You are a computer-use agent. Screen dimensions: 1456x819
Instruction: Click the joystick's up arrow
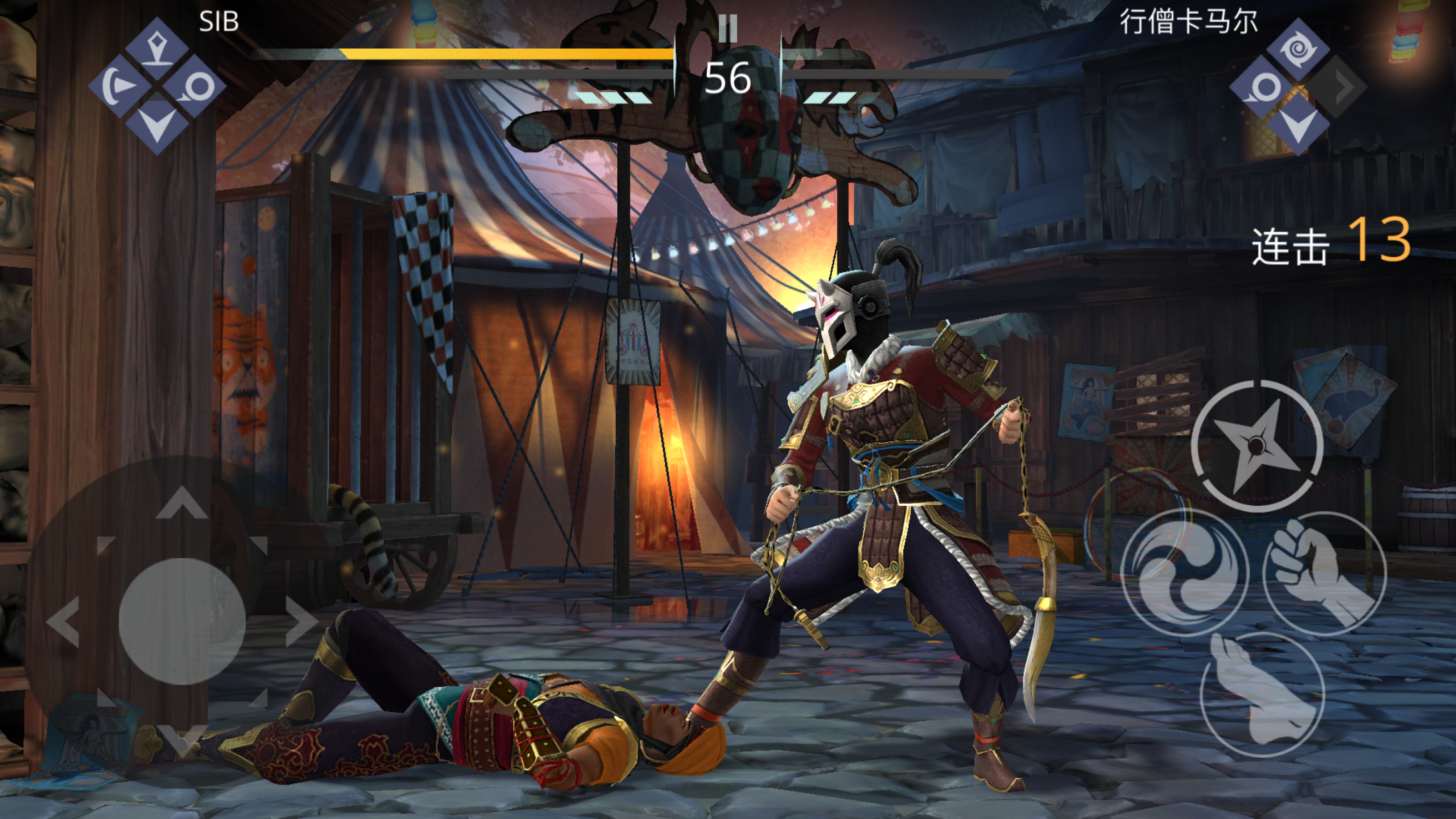[x=183, y=503]
